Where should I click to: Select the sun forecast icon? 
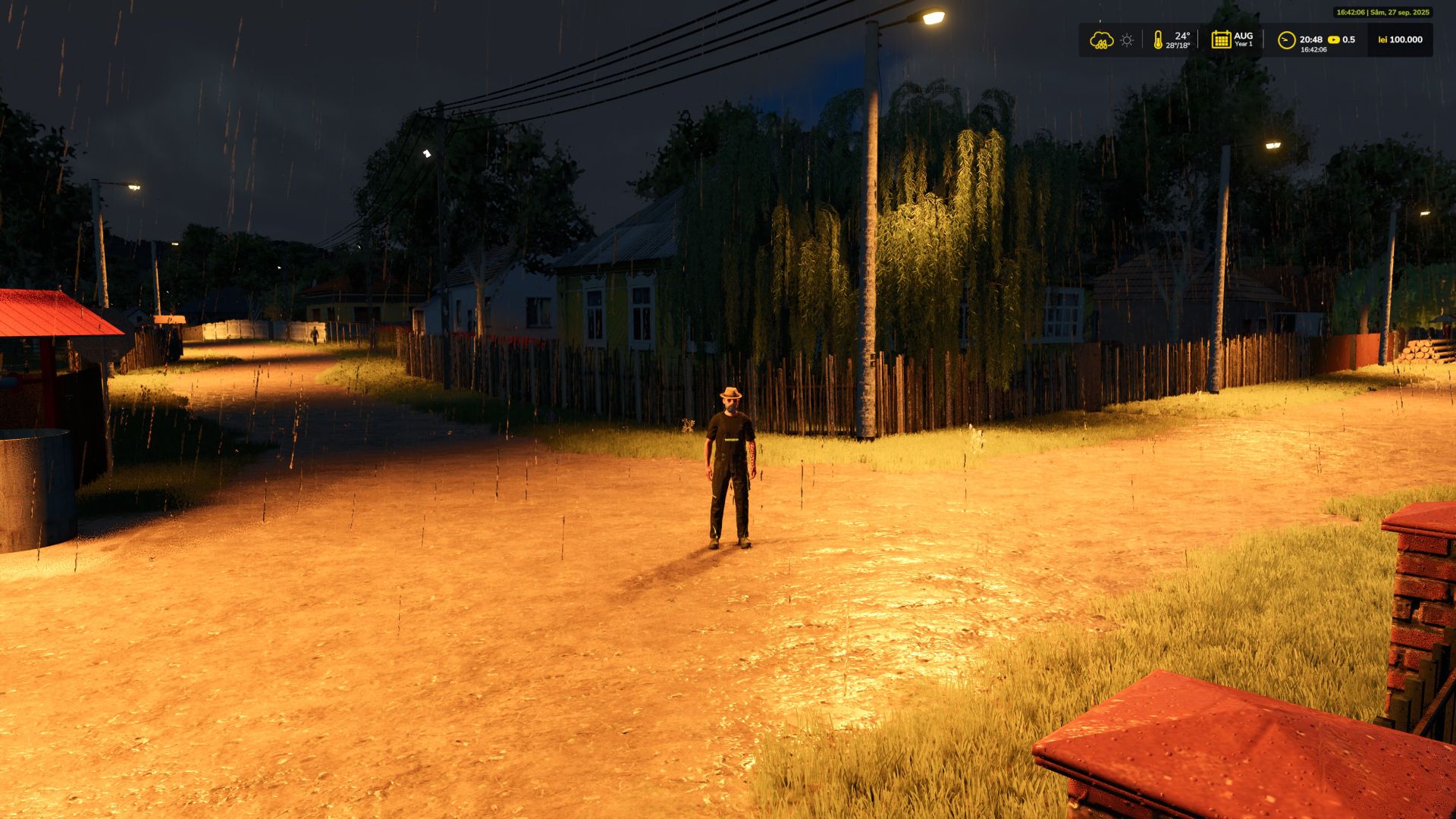tap(1127, 40)
